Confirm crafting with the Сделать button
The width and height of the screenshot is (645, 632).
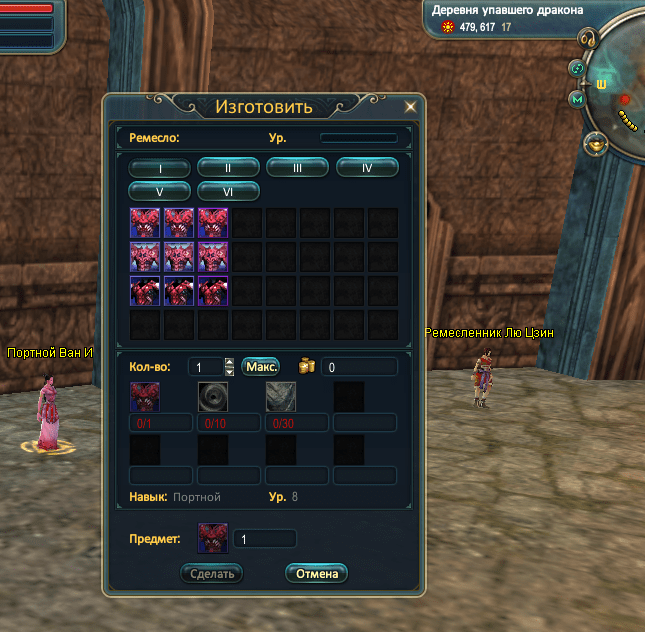211,573
